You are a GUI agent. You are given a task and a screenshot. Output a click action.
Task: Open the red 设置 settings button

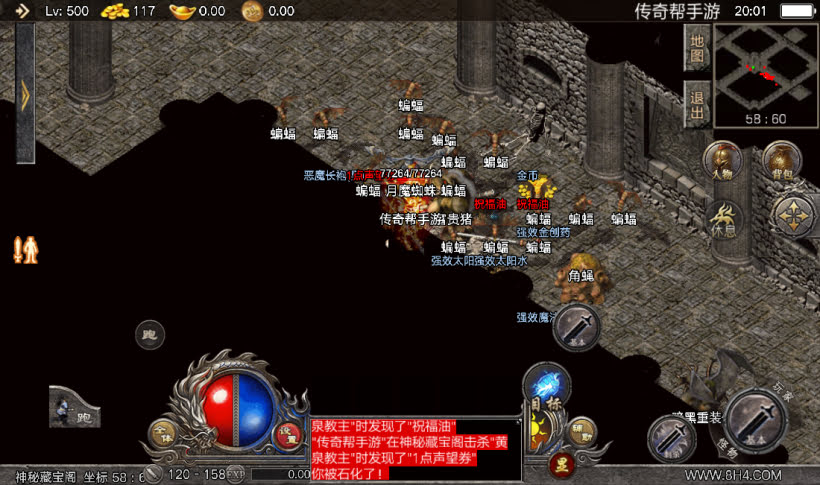(x=288, y=434)
